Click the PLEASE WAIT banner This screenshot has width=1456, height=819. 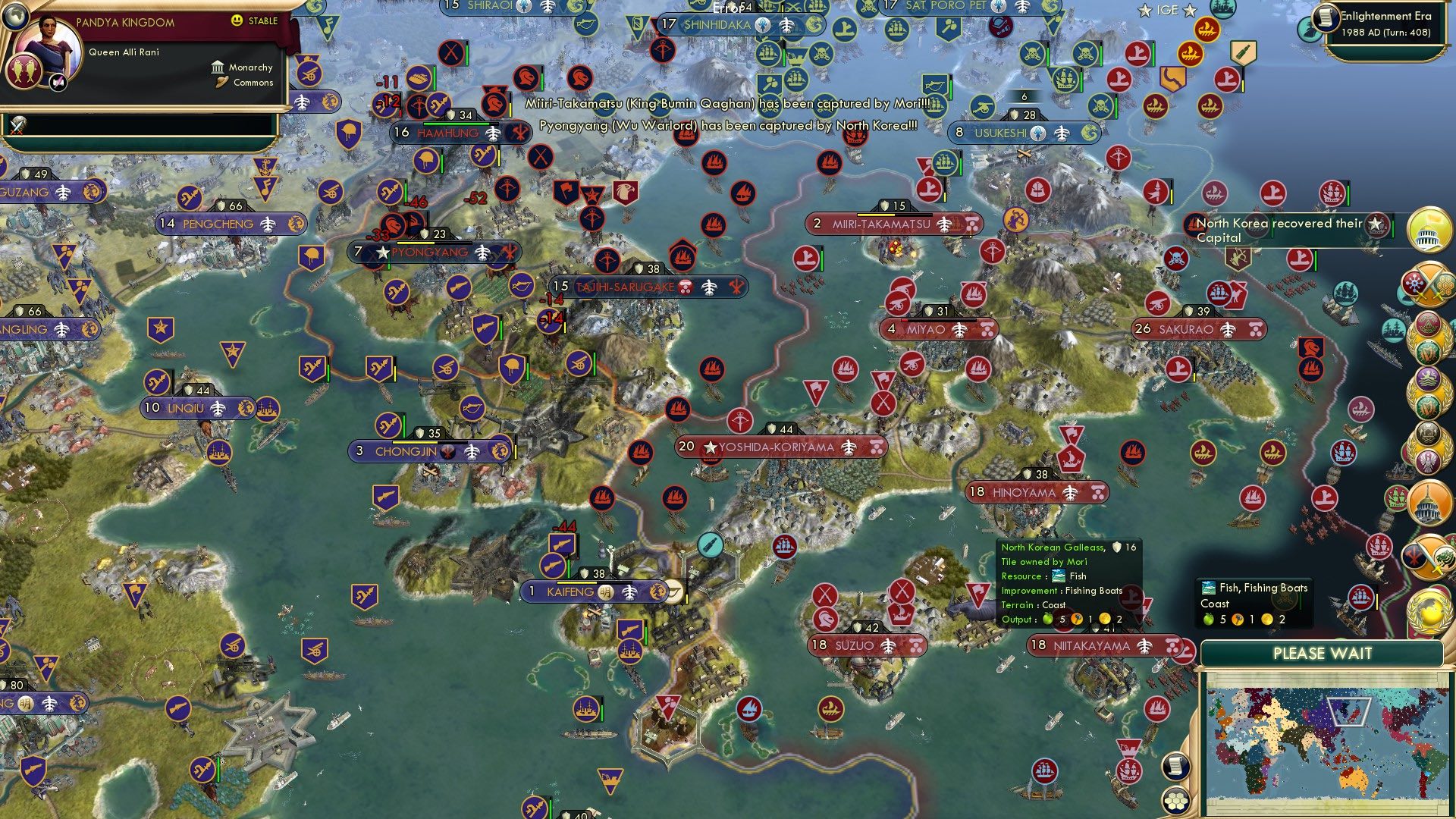1323,653
